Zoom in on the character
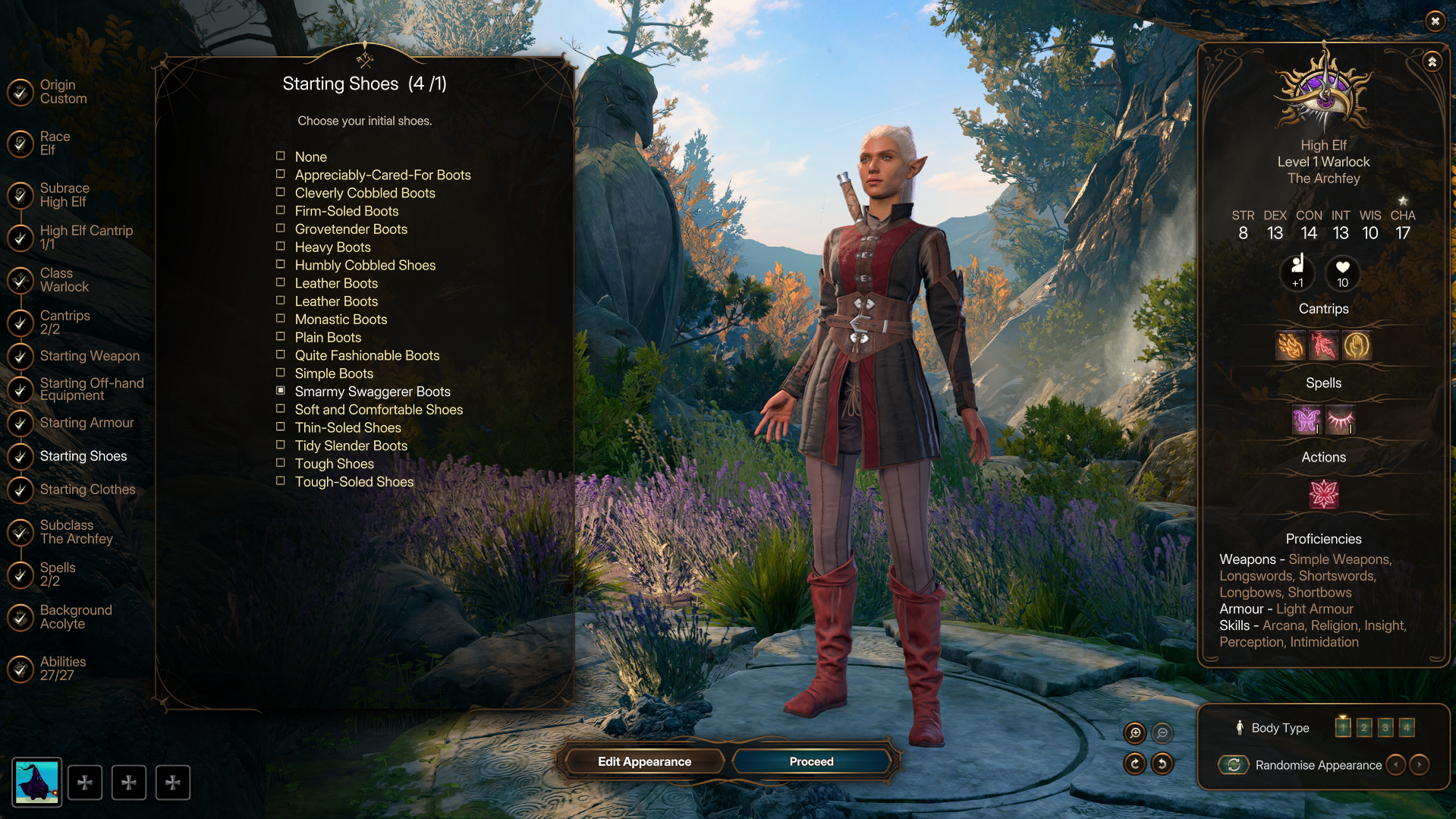The image size is (1456, 819). click(x=1135, y=732)
